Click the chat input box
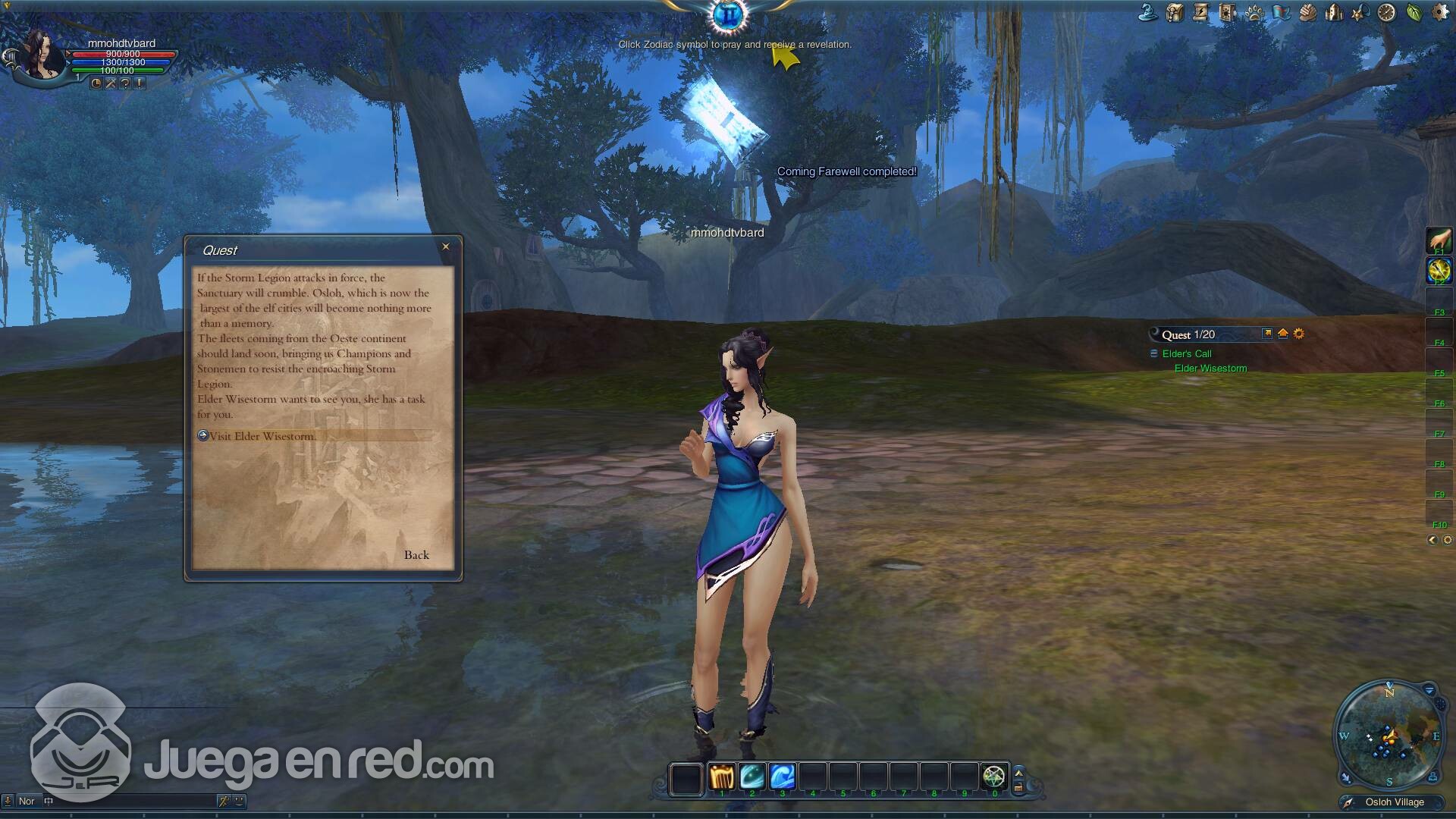 (x=133, y=801)
